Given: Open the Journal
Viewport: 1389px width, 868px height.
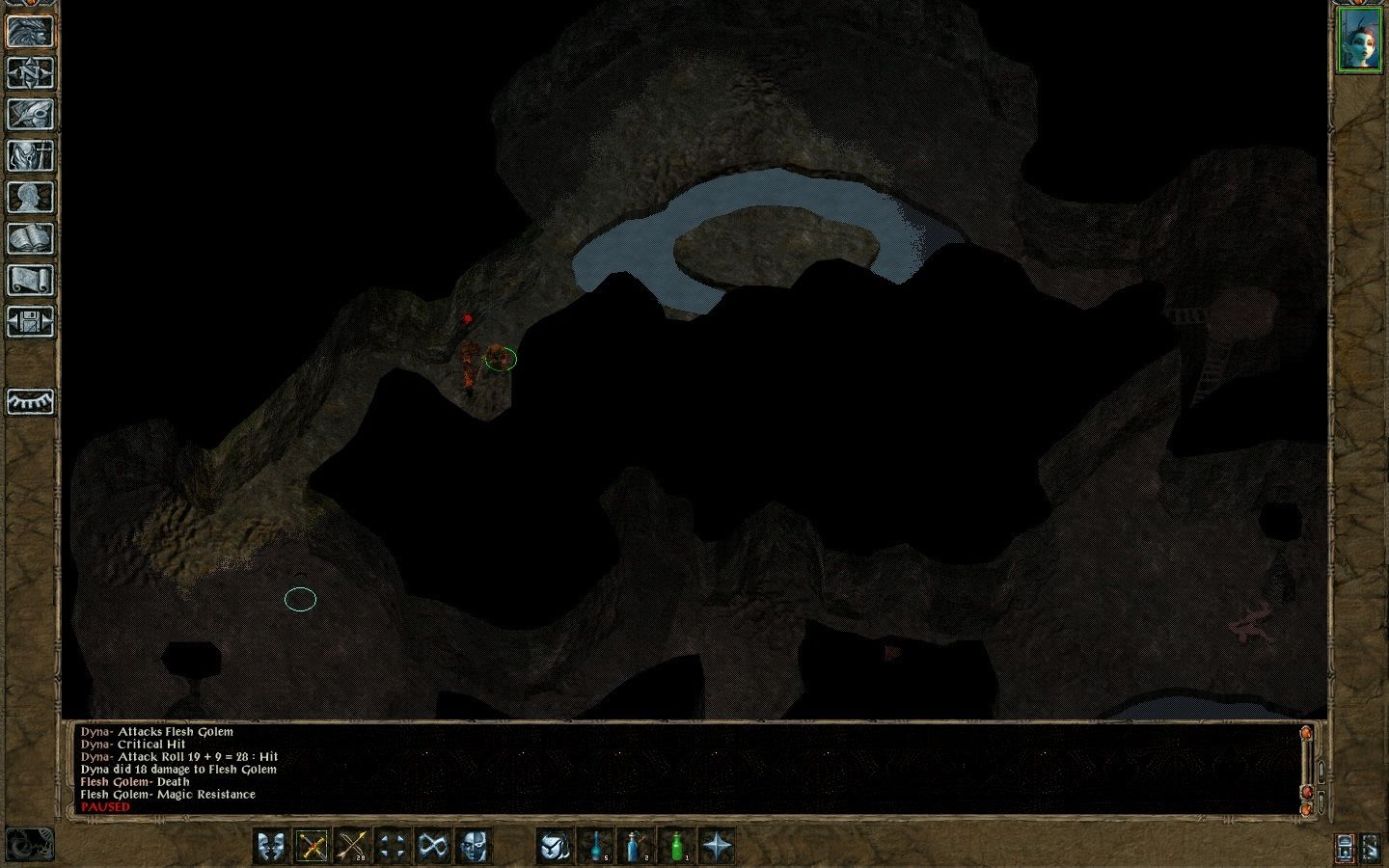Looking at the screenshot, I should tap(32, 114).
